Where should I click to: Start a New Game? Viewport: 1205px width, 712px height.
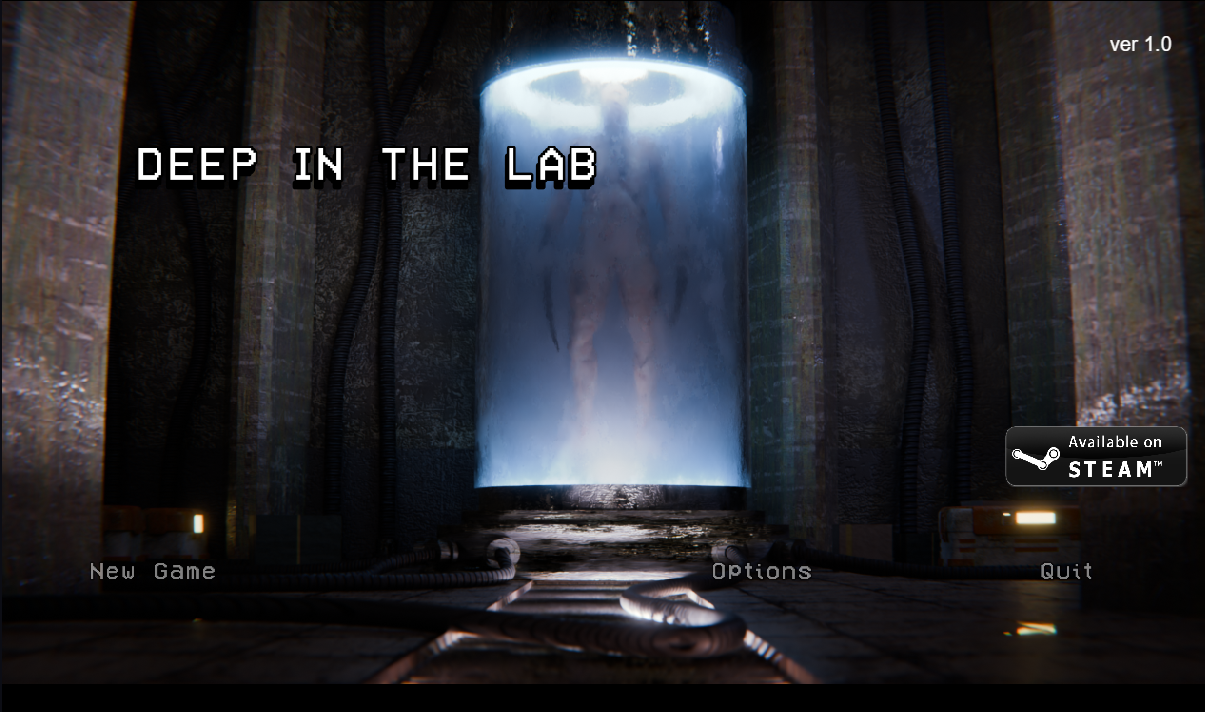pyautogui.click(x=153, y=571)
